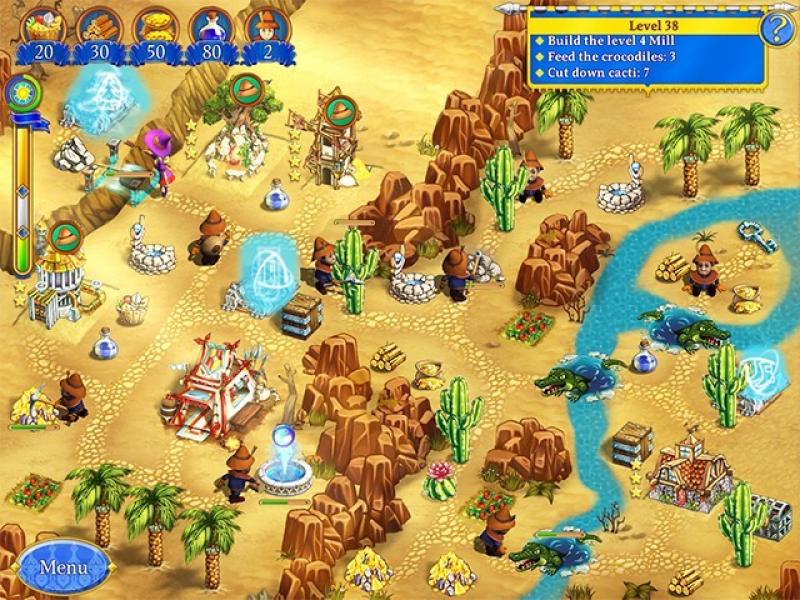Click the question mark help button
800x600 pixels.
click(x=776, y=28)
